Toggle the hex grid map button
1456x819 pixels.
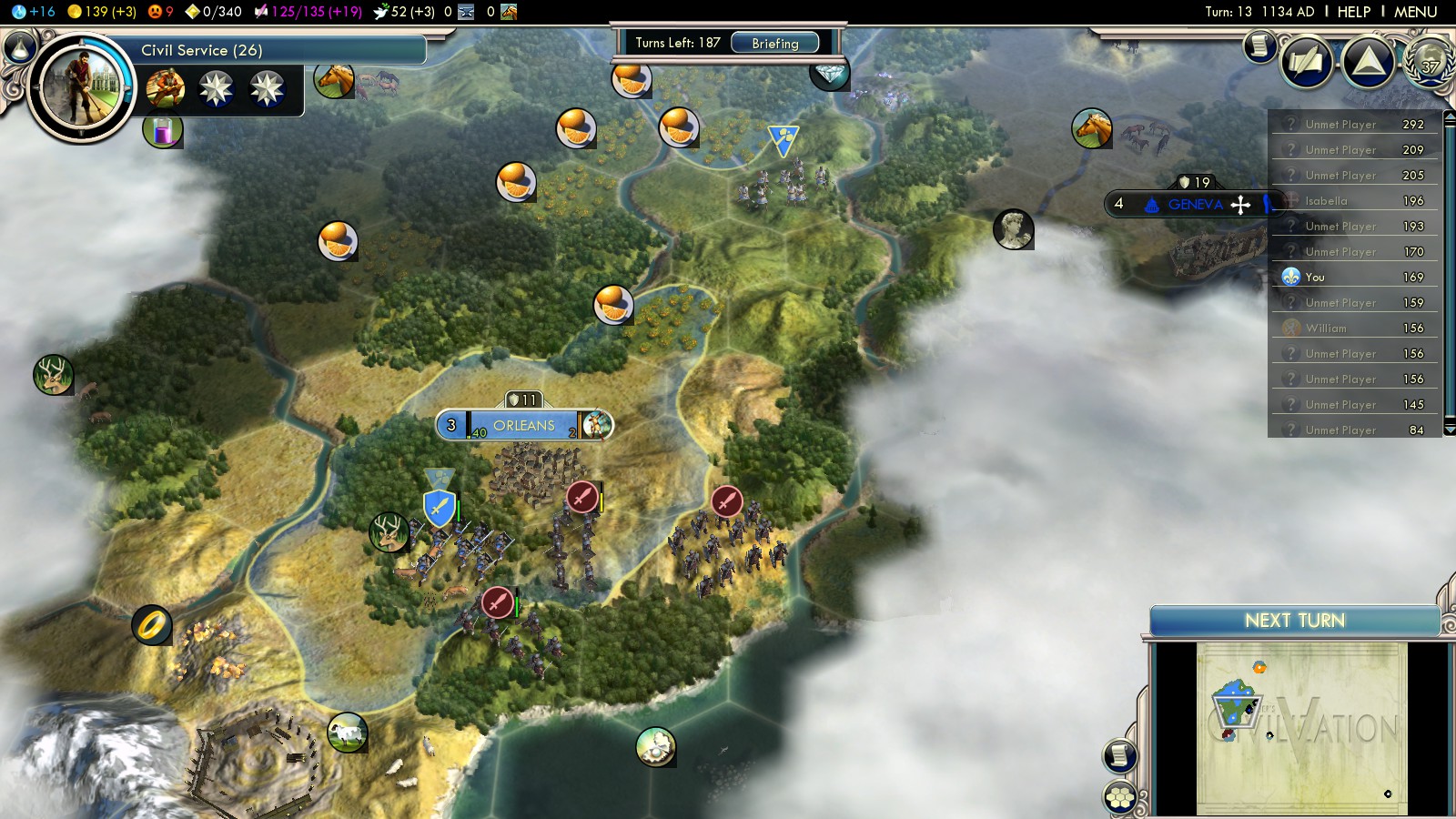[x=1120, y=798]
